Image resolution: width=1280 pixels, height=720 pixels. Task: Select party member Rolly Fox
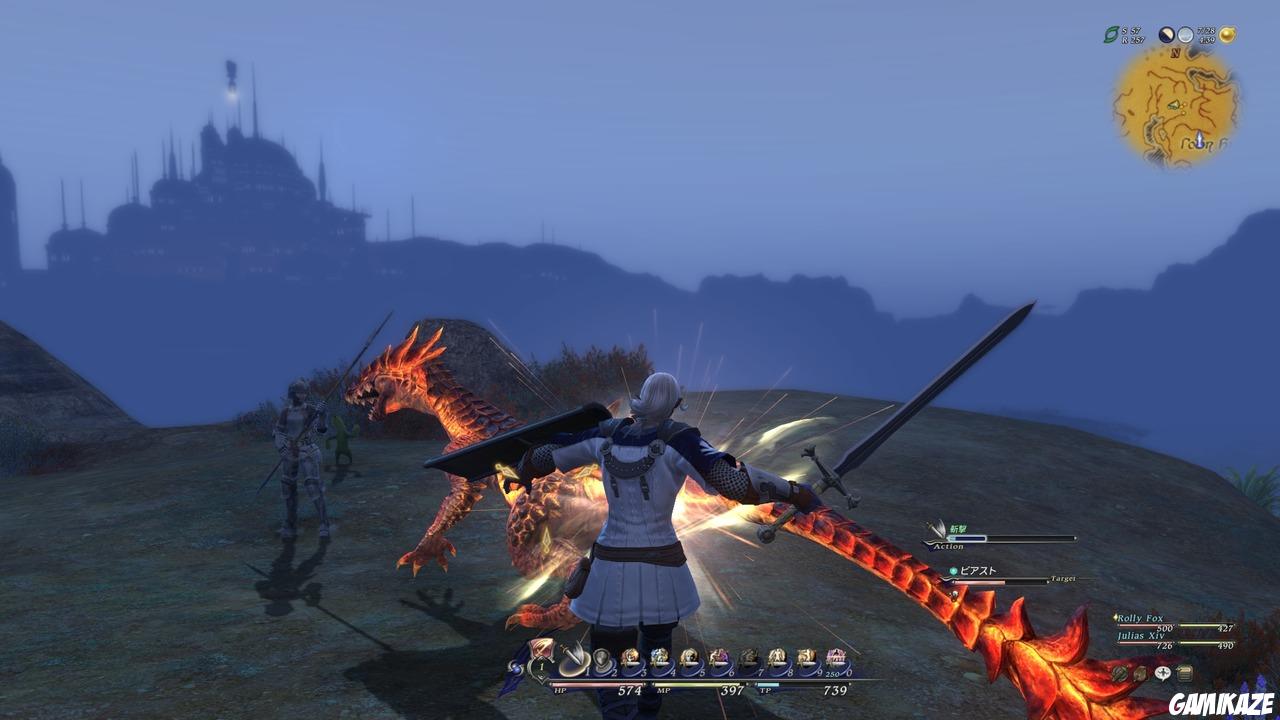click(1140, 618)
